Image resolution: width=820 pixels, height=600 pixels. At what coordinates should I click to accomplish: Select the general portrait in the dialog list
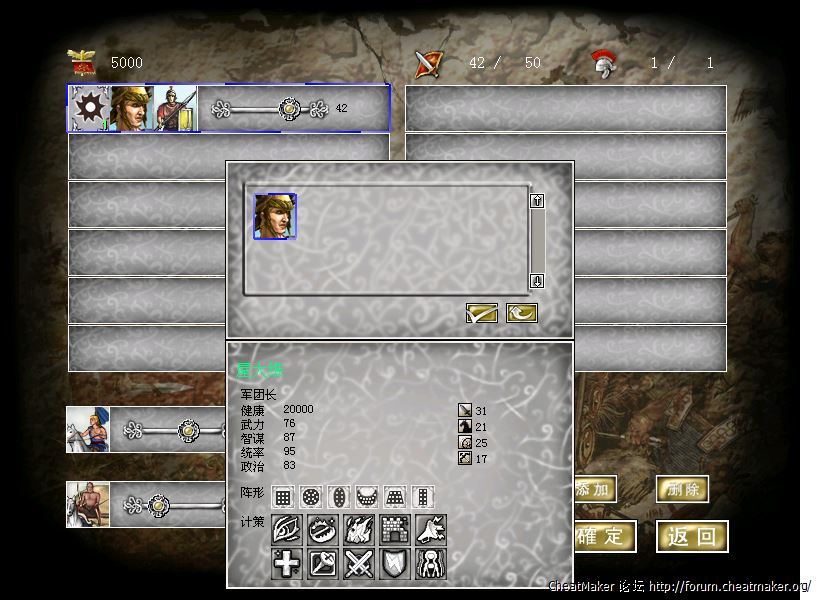tap(275, 216)
